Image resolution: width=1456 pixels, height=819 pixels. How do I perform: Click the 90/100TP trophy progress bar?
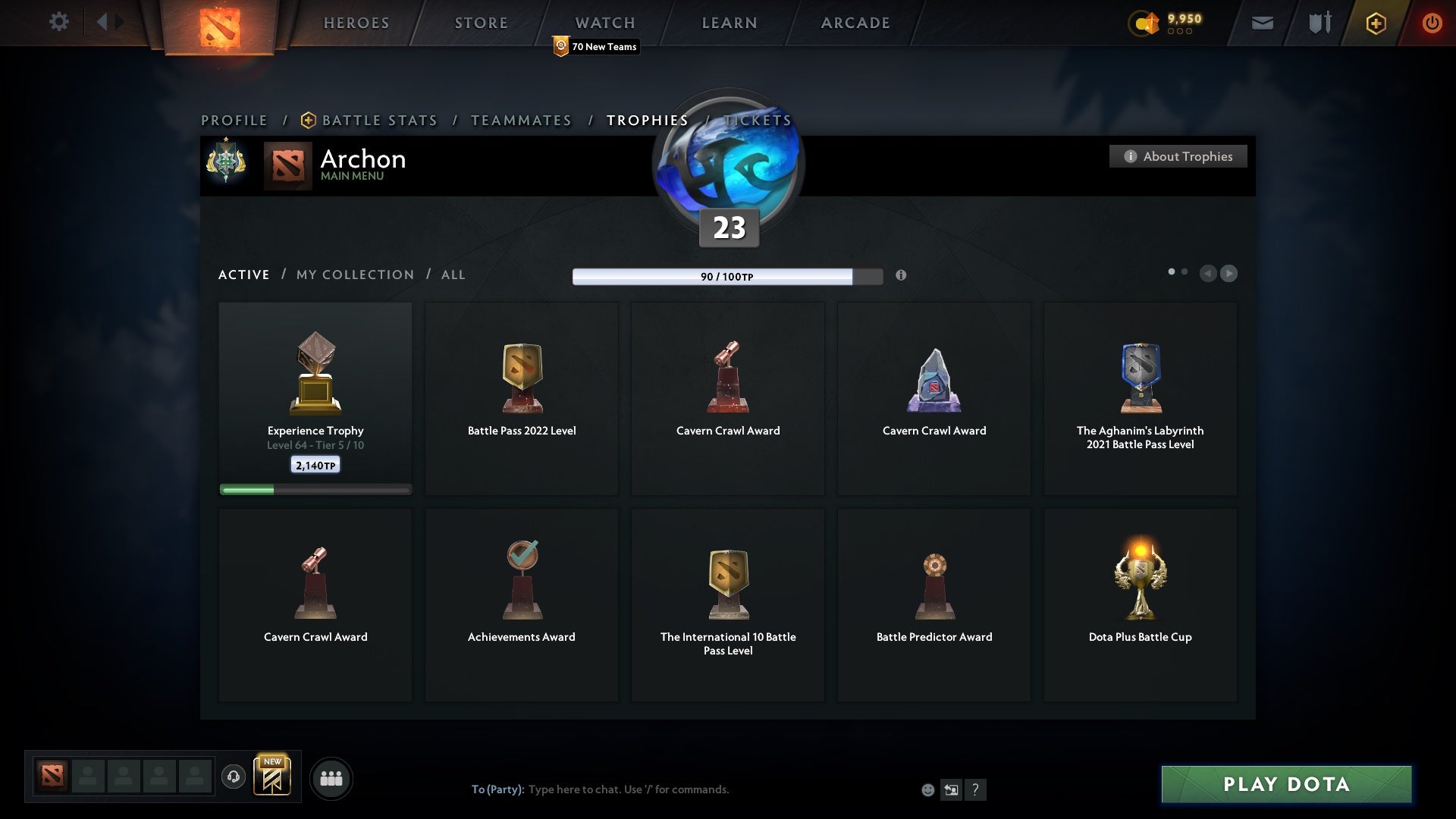point(726,277)
